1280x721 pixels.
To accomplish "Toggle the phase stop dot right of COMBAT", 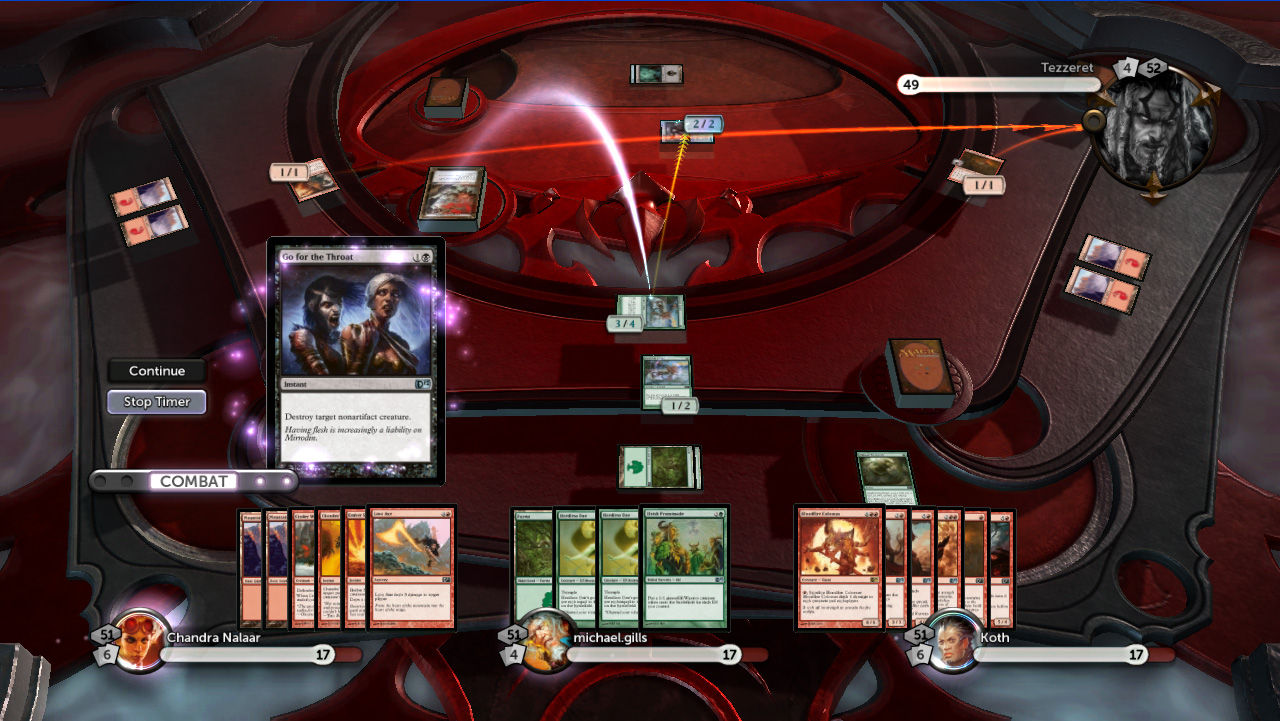I will 262,480.
